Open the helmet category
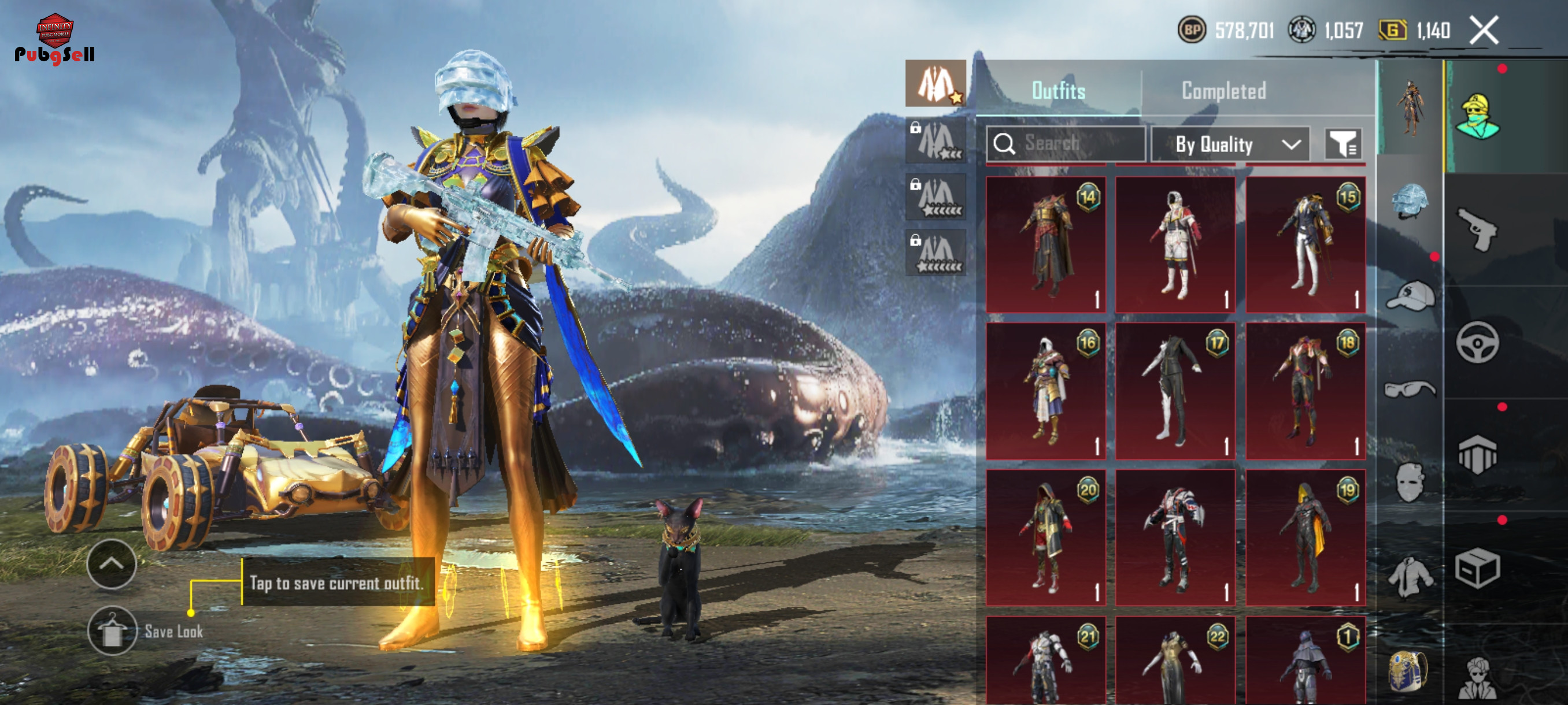The image size is (1568, 705). 1410,201
